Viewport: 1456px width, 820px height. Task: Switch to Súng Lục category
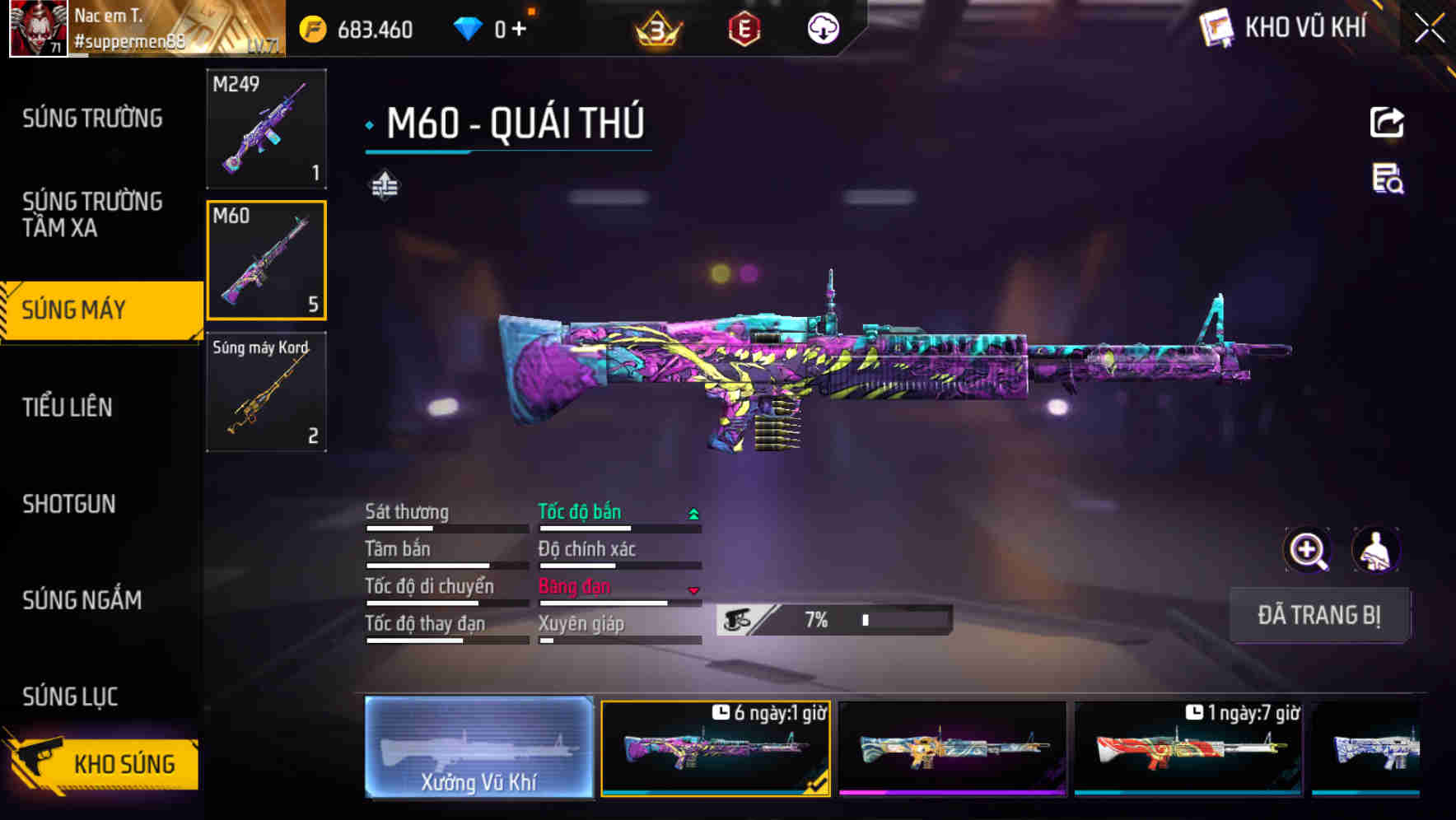pyautogui.click(x=70, y=697)
